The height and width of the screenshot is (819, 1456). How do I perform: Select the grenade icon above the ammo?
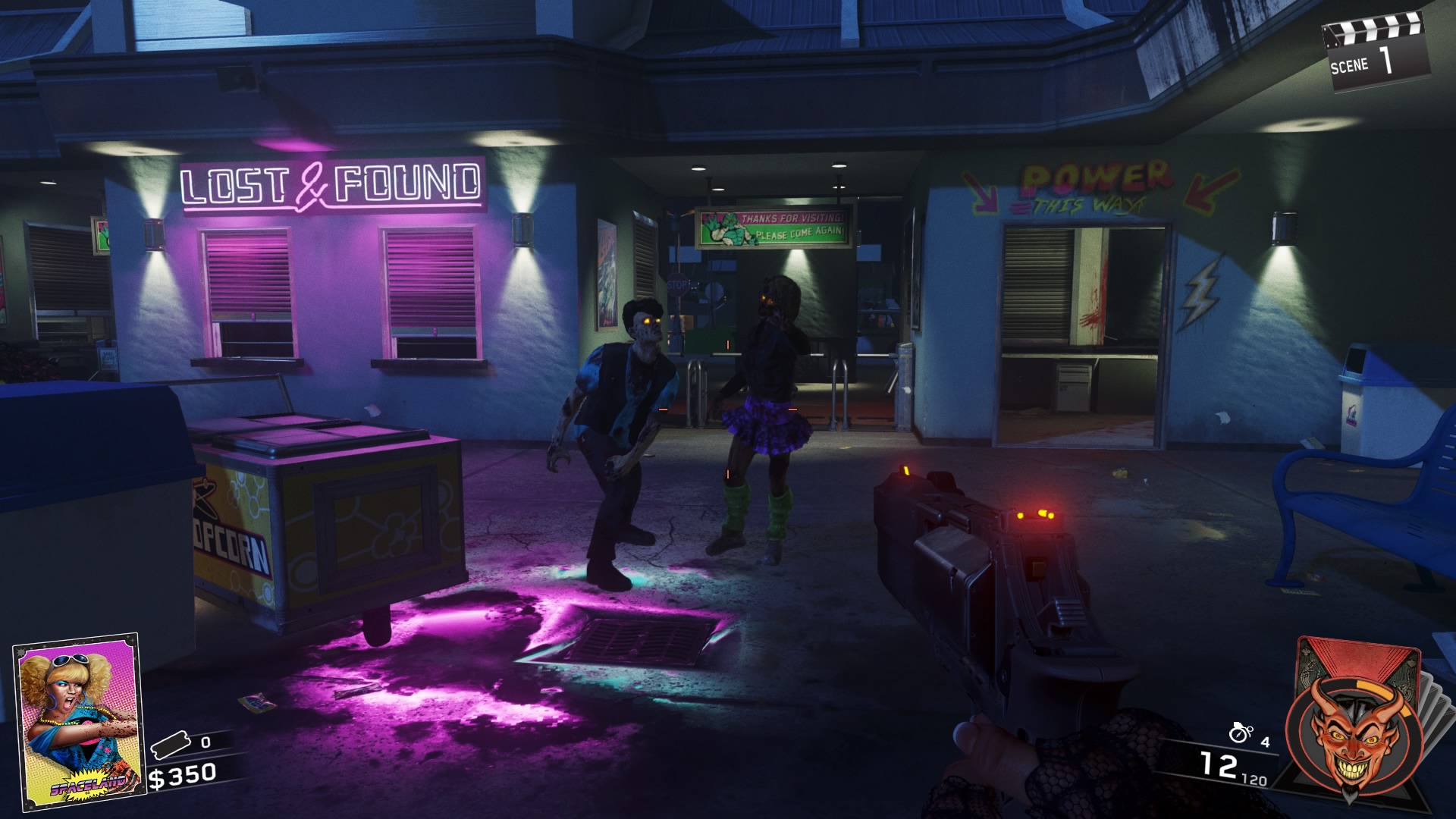tap(1240, 733)
